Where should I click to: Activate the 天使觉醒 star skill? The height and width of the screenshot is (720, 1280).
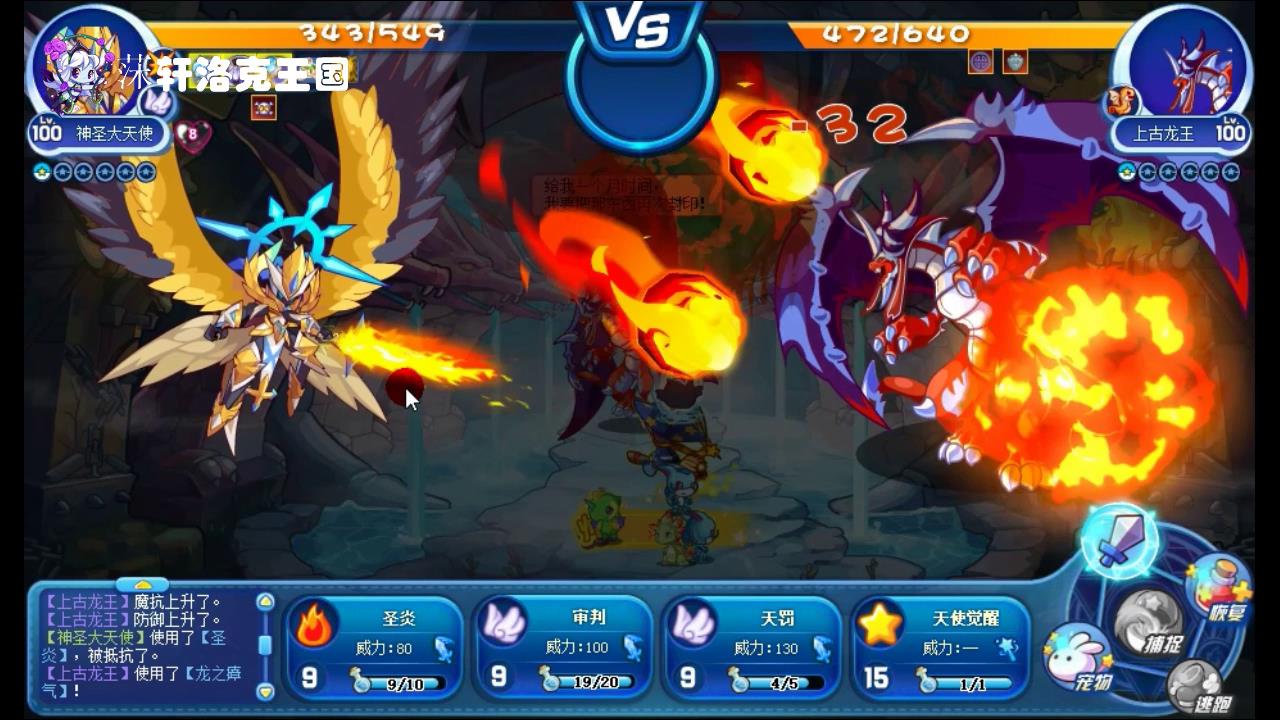coord(940,646)
